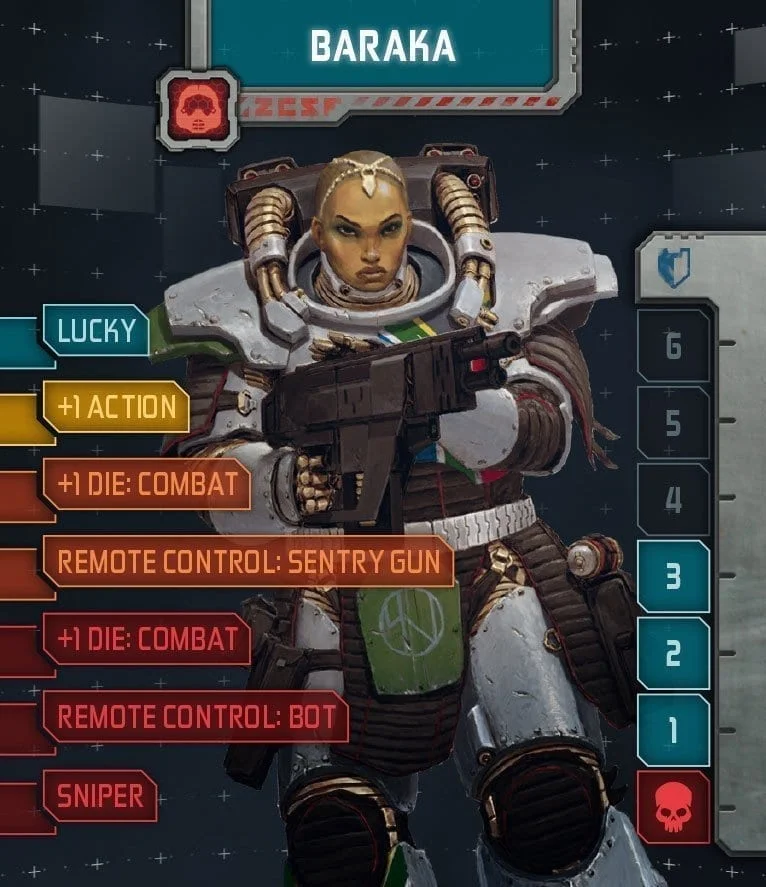Click the red skull death slot
Viewport: 766px width, 887px height.
(x=673, y=807)
